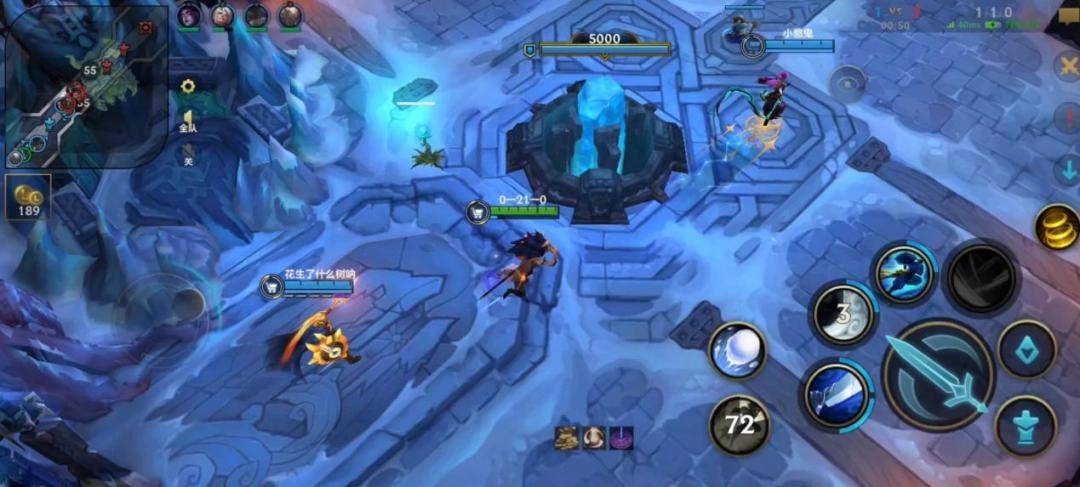The height and width of the screenshot is (487, 1080).
Task: Throw the snowball summoner spell
Action: 737,351
